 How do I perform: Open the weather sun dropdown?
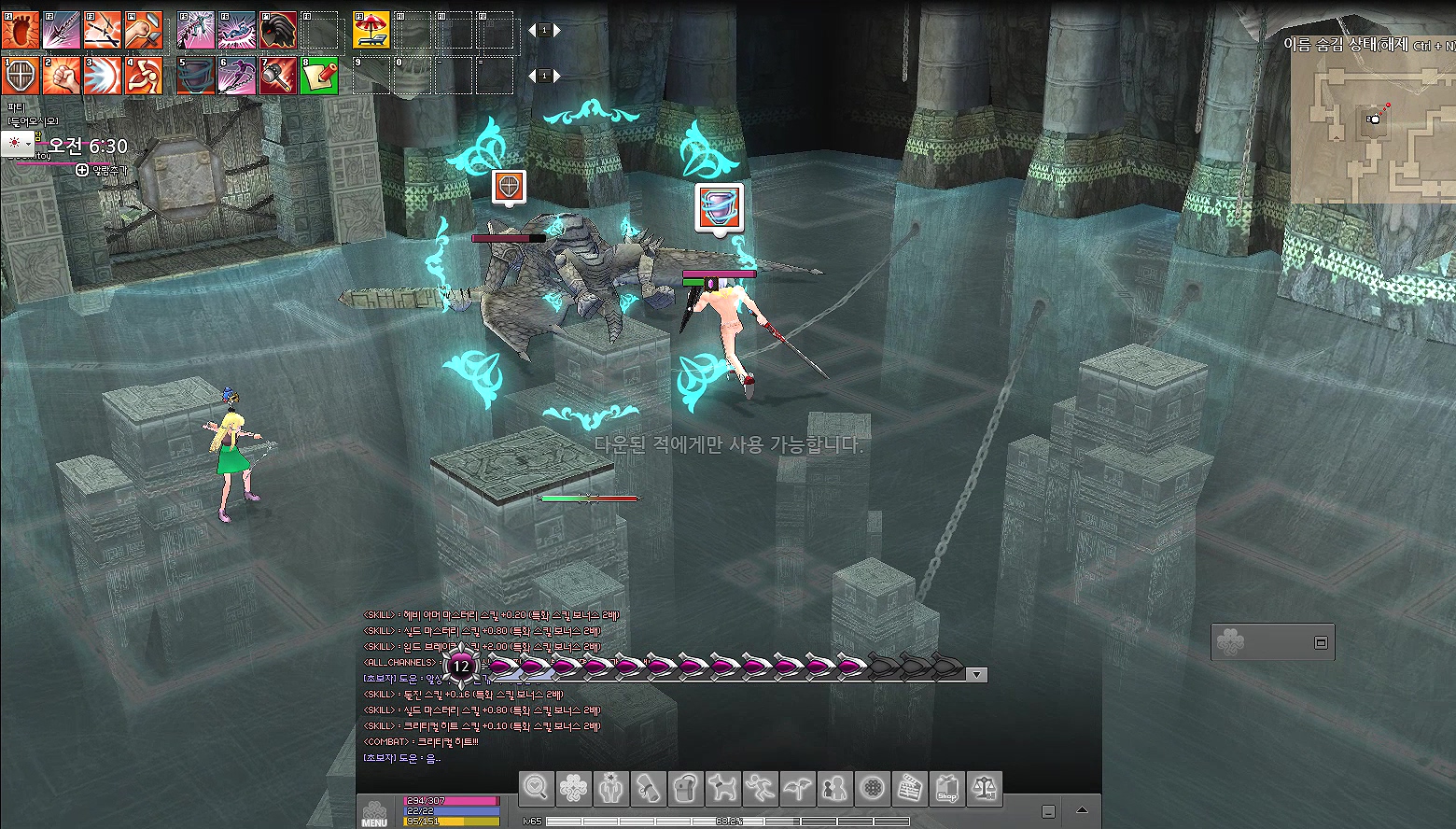[17, 143]
